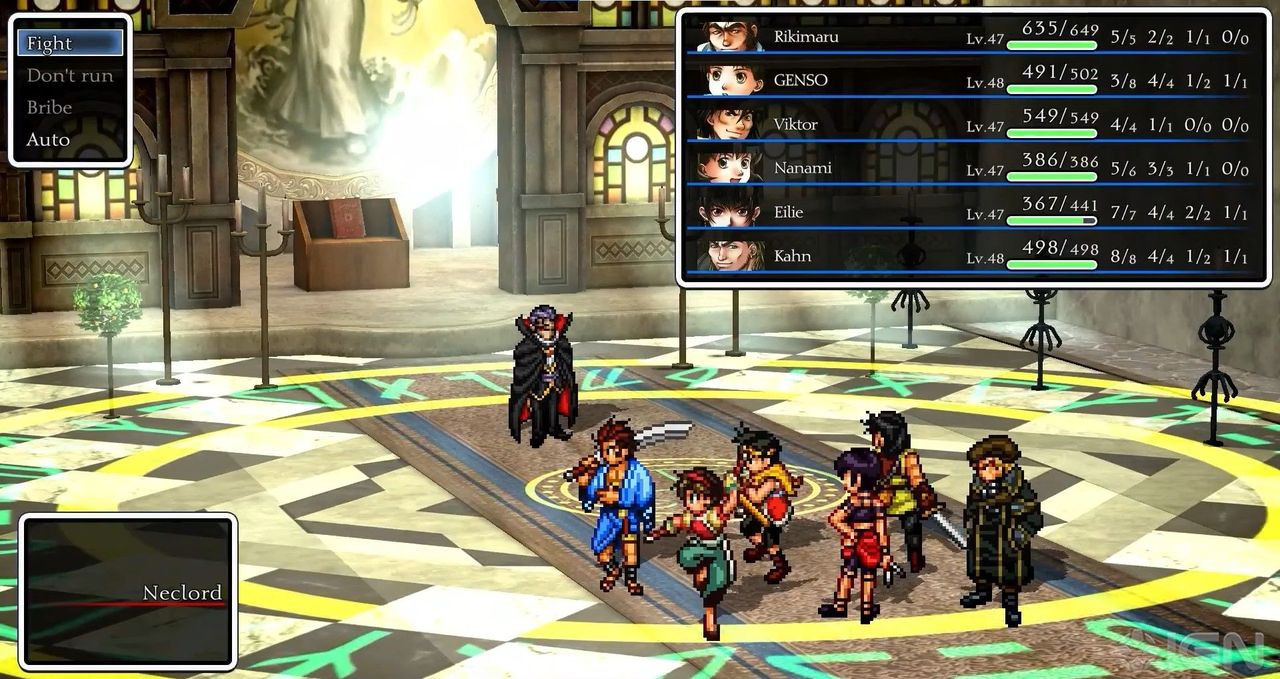Choose the Don't run option

click(x=70, y=75)
